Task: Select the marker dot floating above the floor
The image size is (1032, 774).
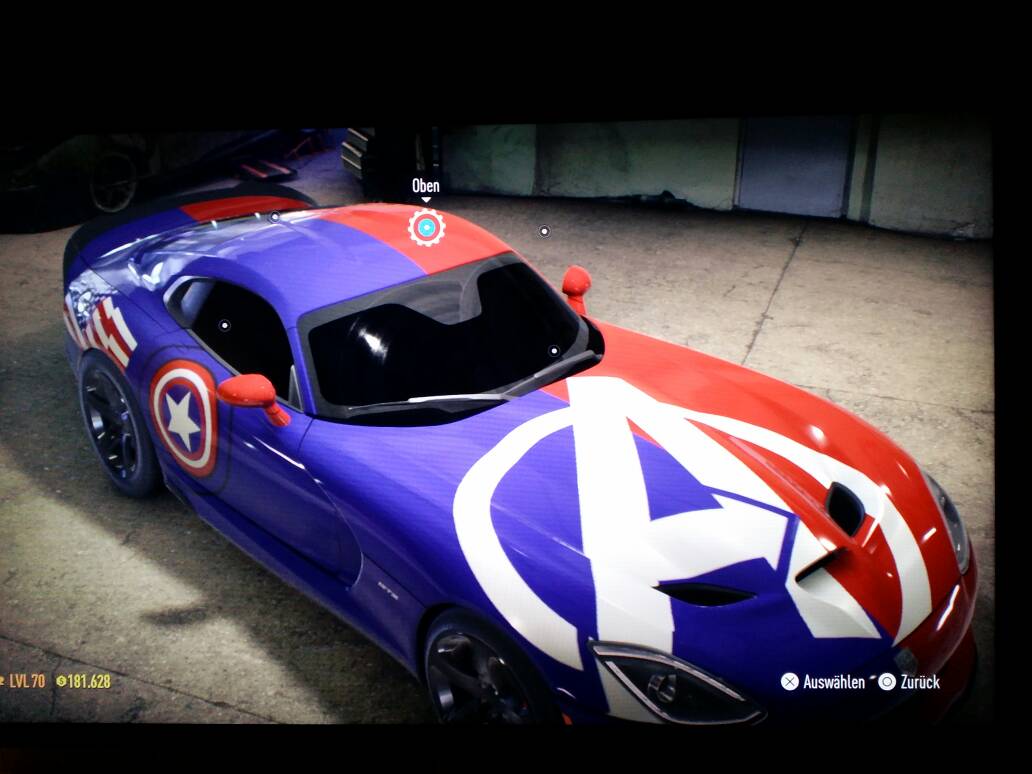Action: 544,231
